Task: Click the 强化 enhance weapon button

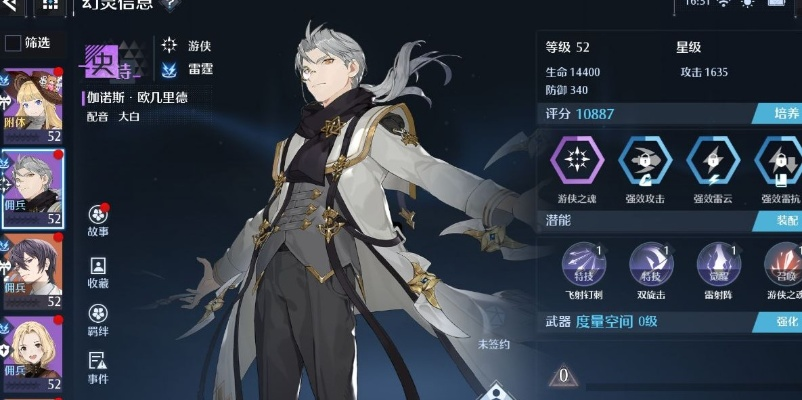Action: tap(787, 321)
